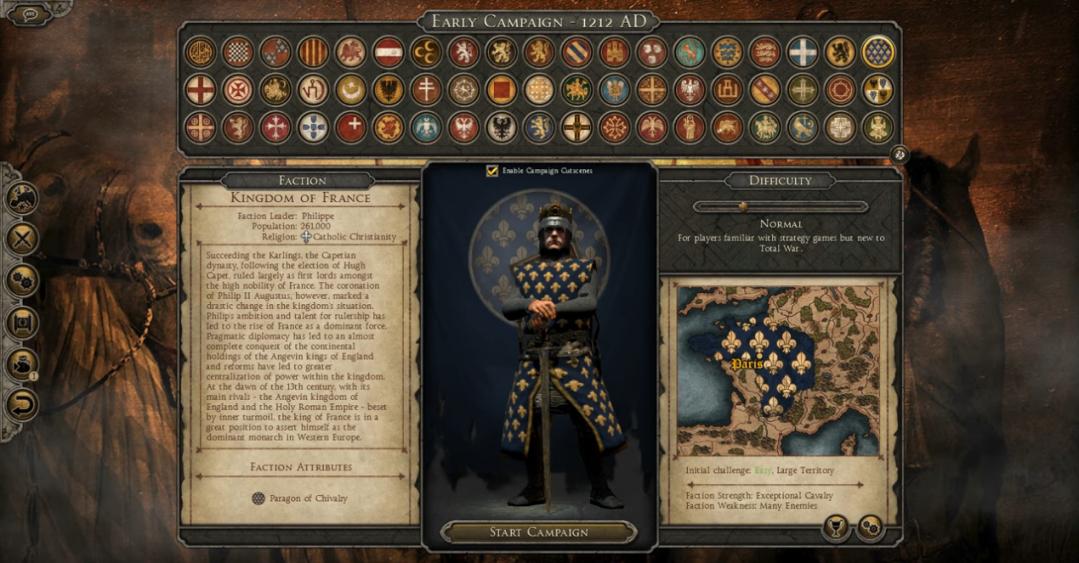This screenshot has width=1079, height=563.
Task: Pick the three gold crescents faction emblem
Action: click(x=426, y=51)
